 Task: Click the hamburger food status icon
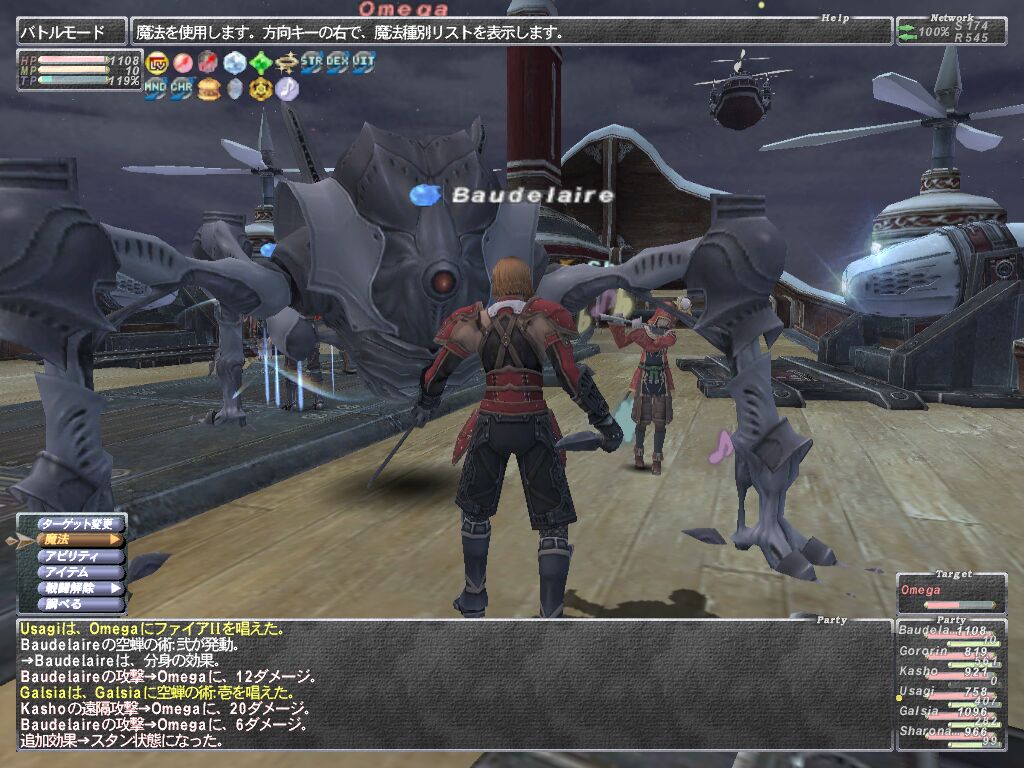pyautogui.click(x=209, y=89)
